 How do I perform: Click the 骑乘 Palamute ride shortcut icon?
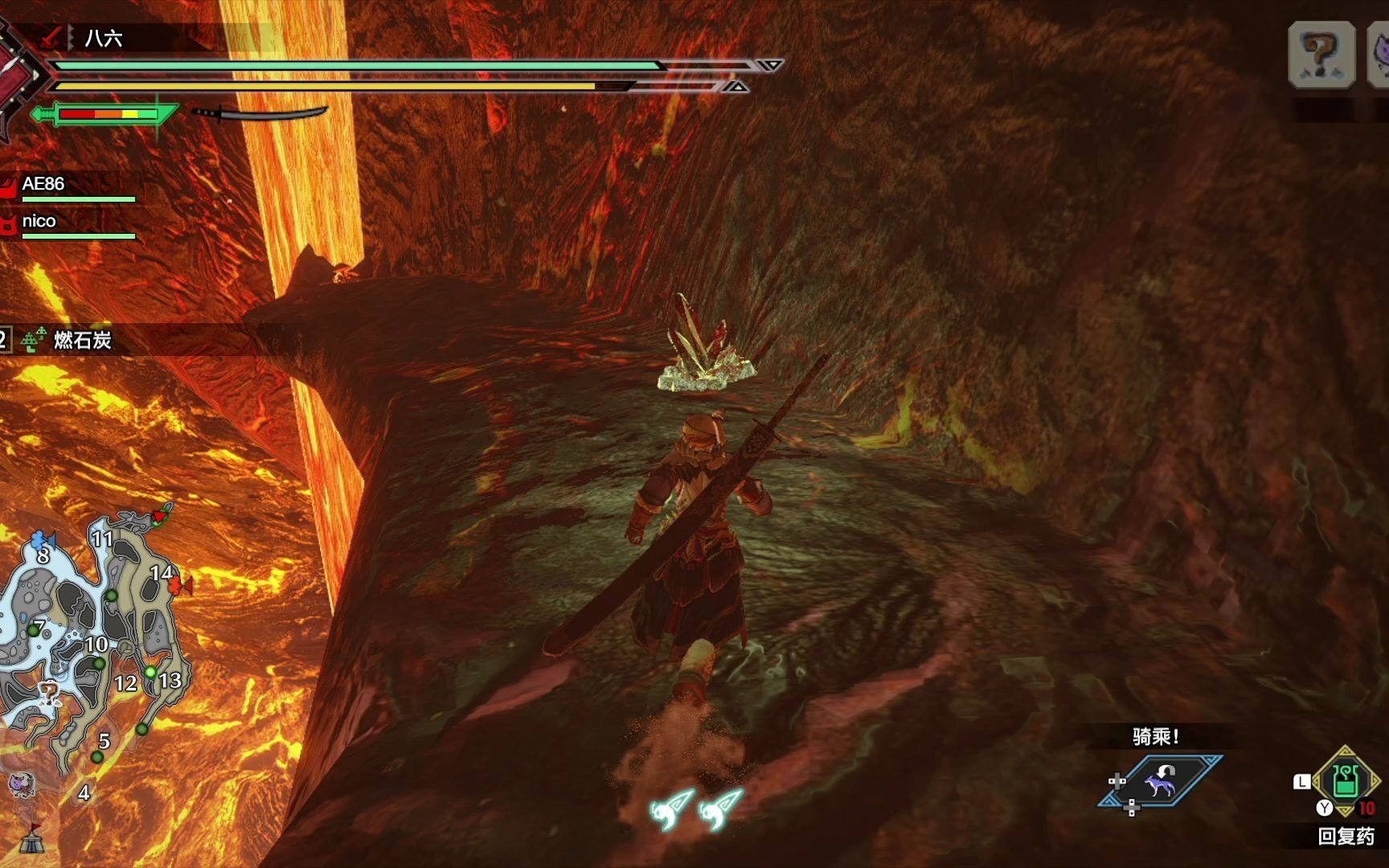pos(1162,780)
